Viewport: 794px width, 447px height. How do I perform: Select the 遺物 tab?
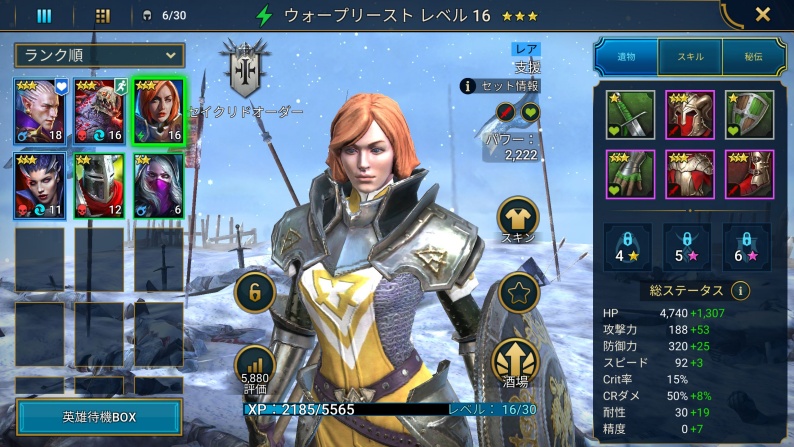[627, 59]
